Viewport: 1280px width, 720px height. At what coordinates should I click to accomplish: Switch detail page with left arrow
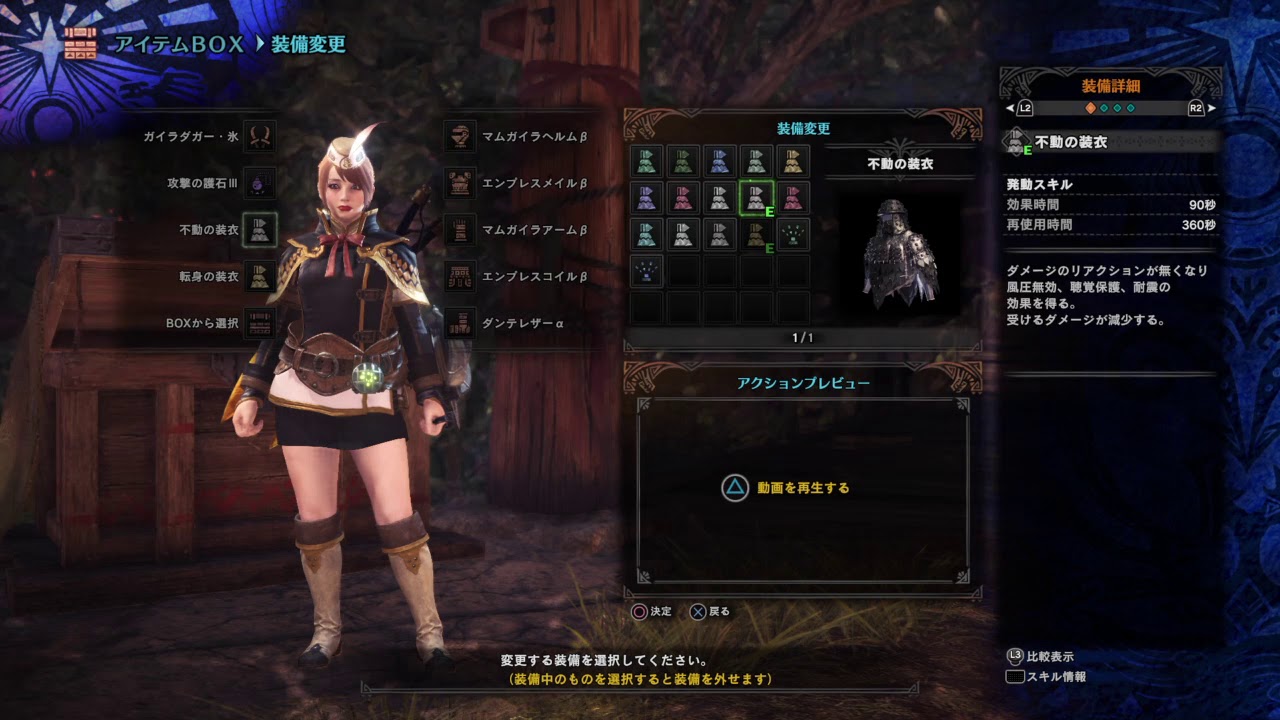point(1010,108)
